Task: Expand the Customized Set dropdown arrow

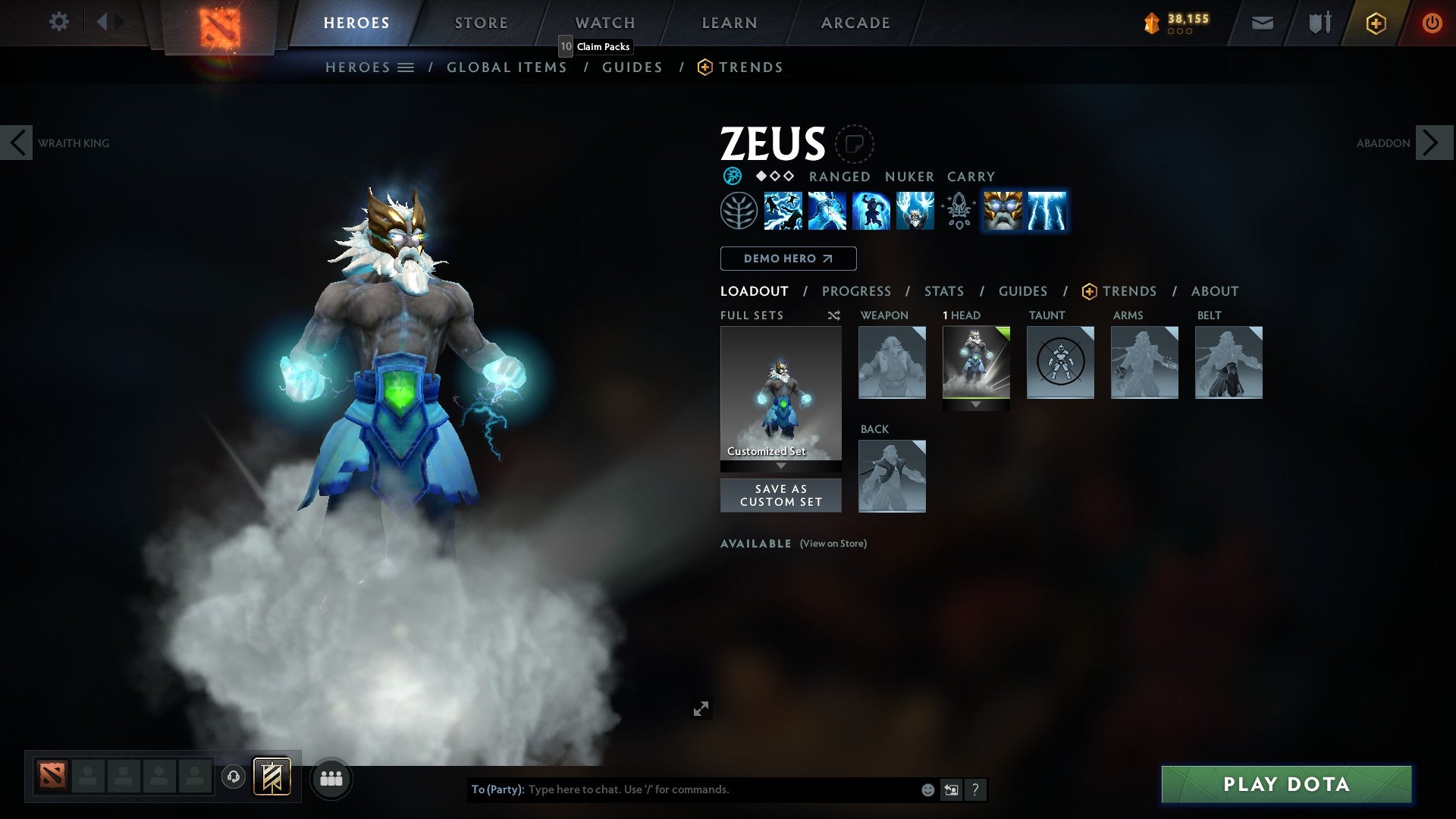Action: coord(780,467)
